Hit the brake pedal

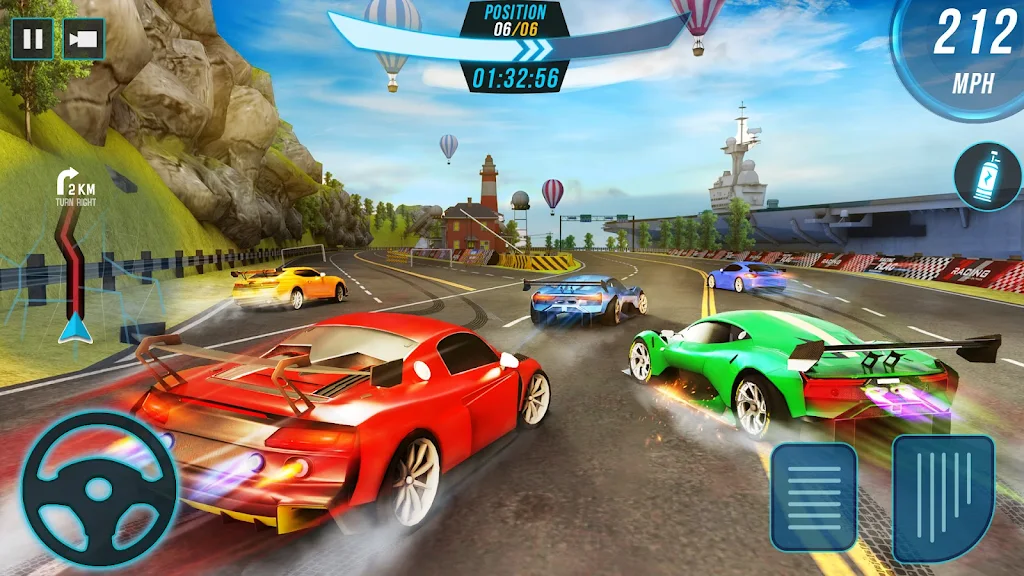pos(813,496)
